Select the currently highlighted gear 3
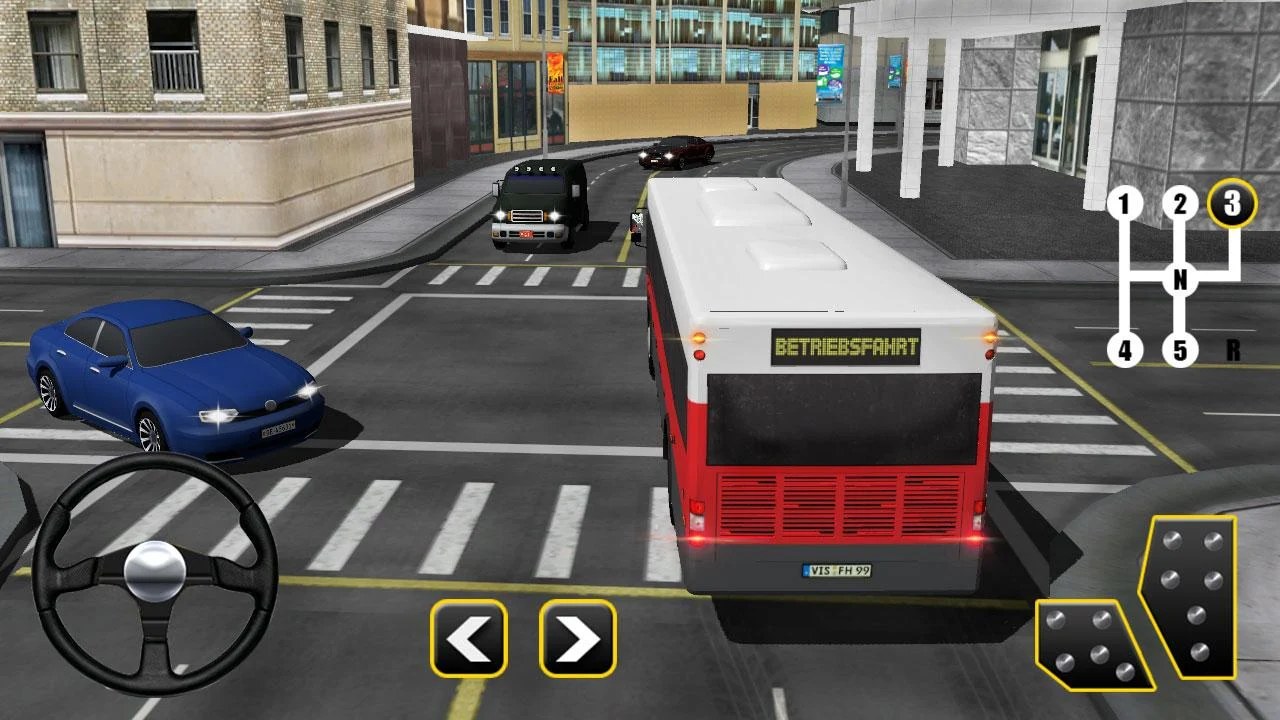Screen dimensions: 1280x720 [1231, 205]
